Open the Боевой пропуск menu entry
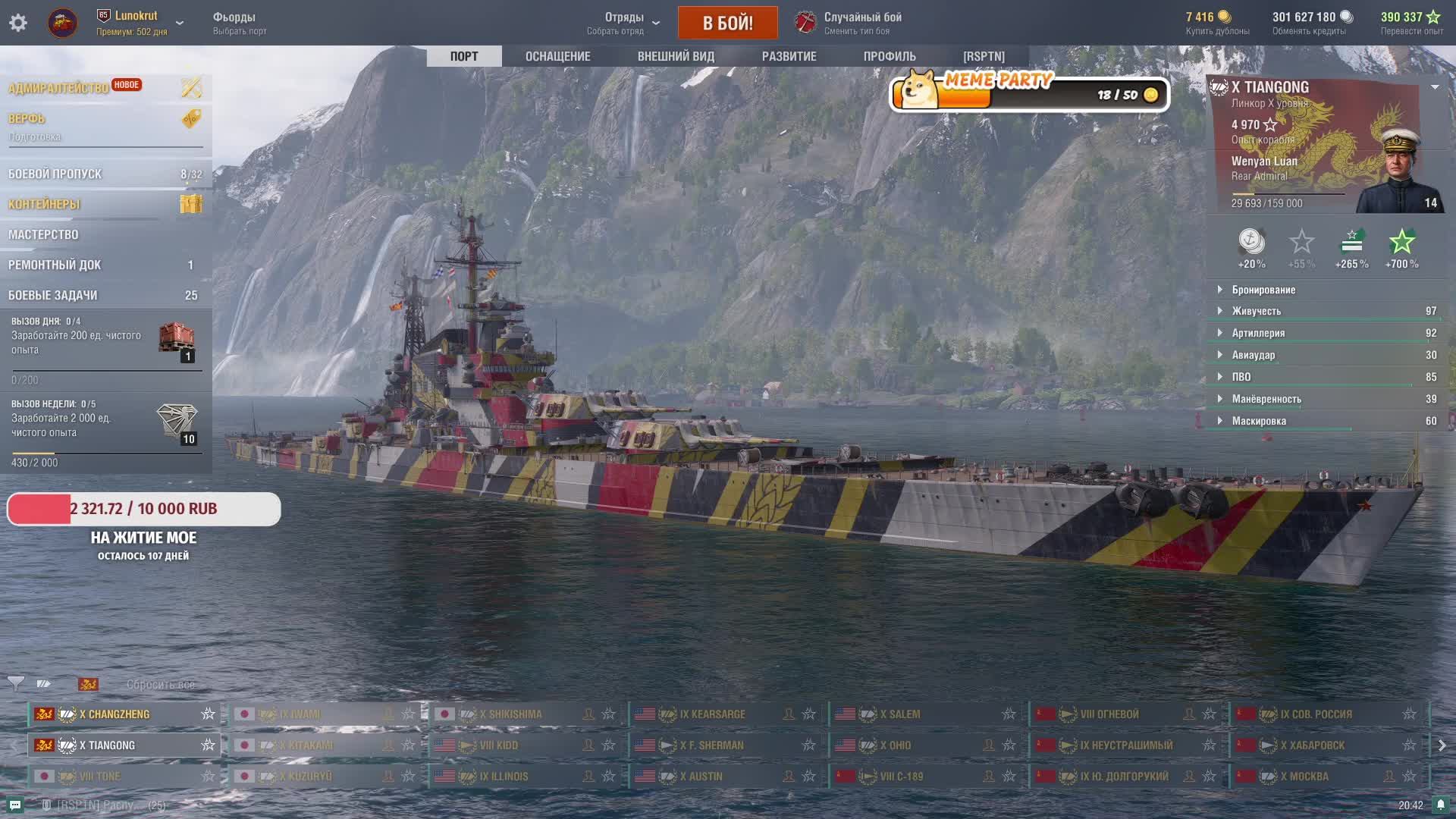1456x819 pixels. coord(55,174)
